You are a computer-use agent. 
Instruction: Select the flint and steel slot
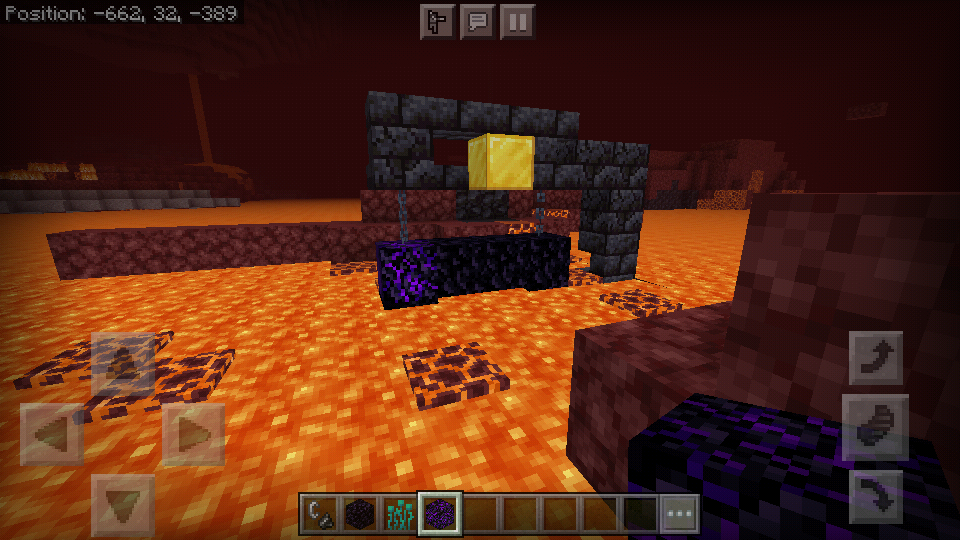pyautogui.click(x=320, y=514)
